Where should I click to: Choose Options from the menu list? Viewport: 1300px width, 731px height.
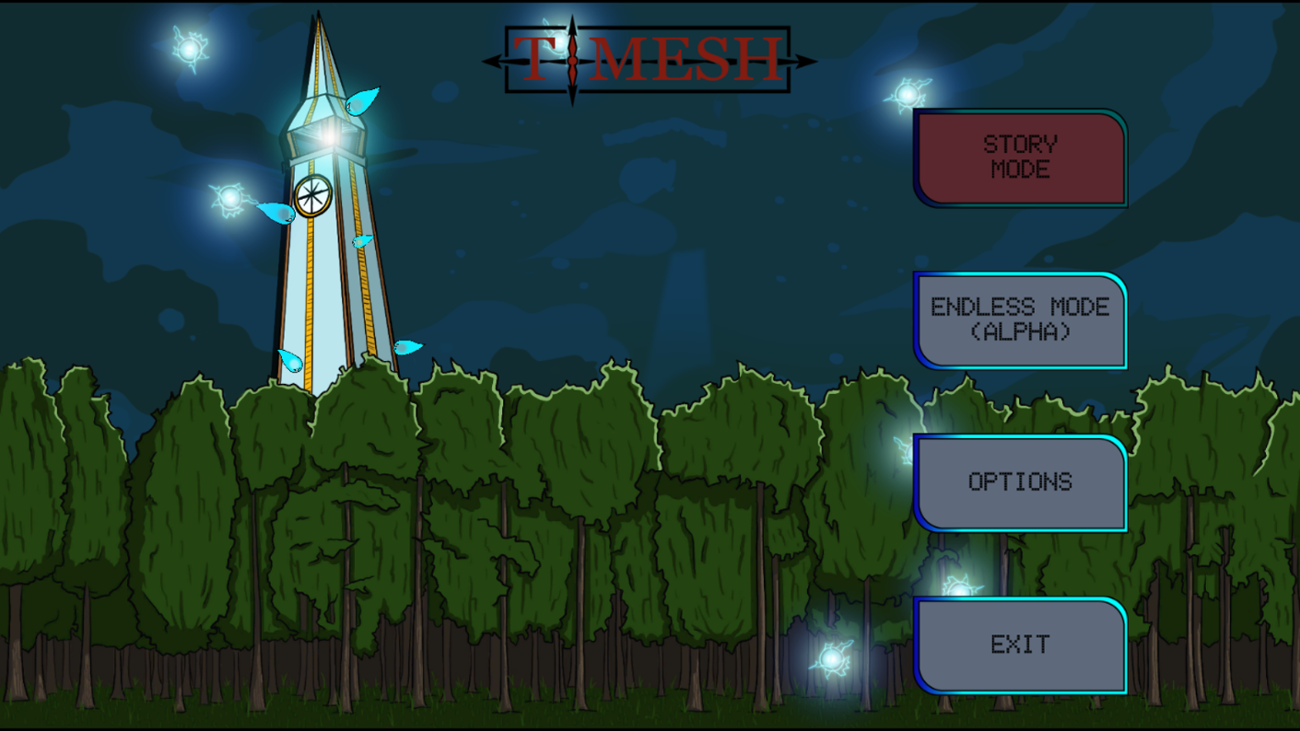click(x=1022, y=482)
